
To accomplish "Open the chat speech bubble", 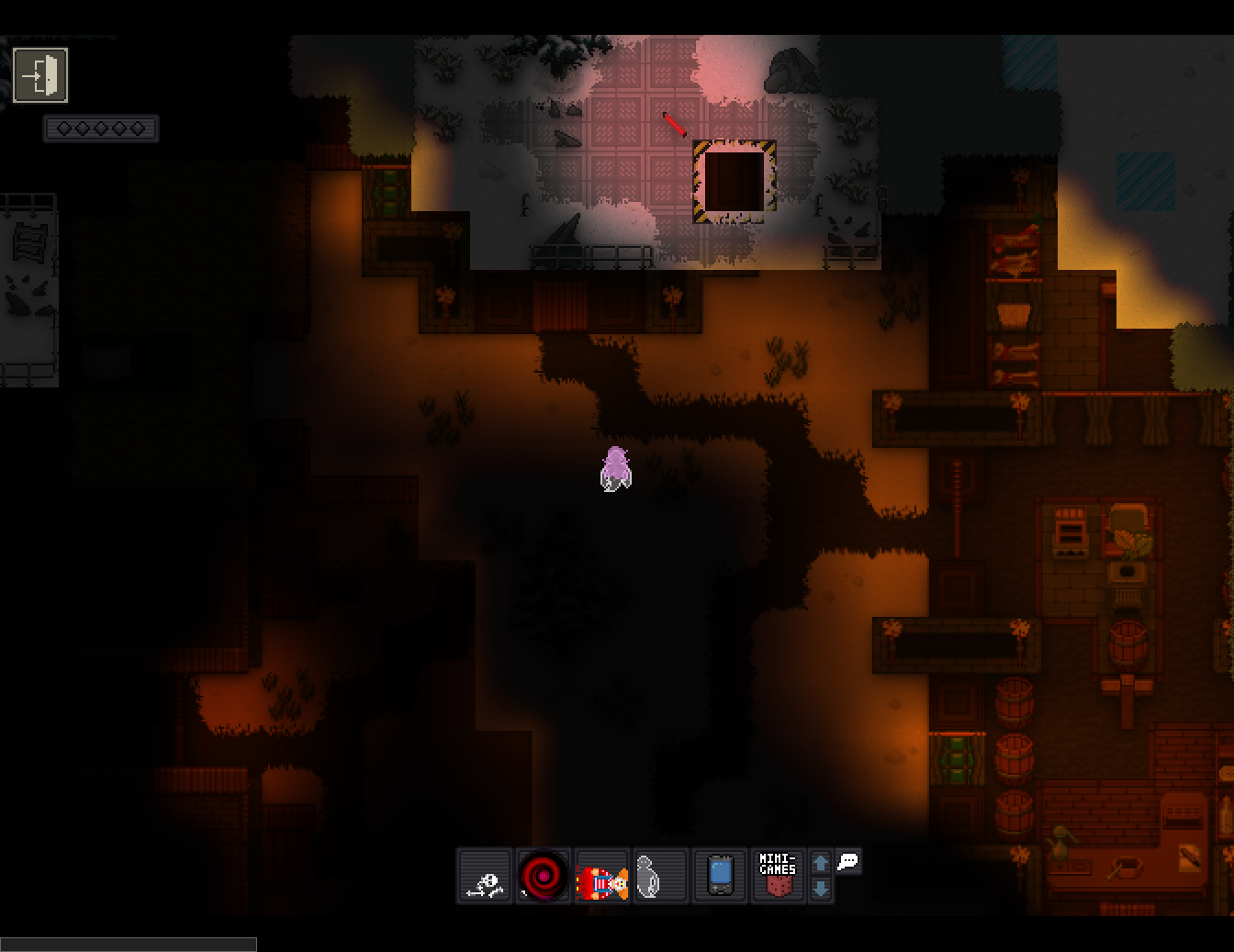I will pyautogui.click(x=848, y=862).
